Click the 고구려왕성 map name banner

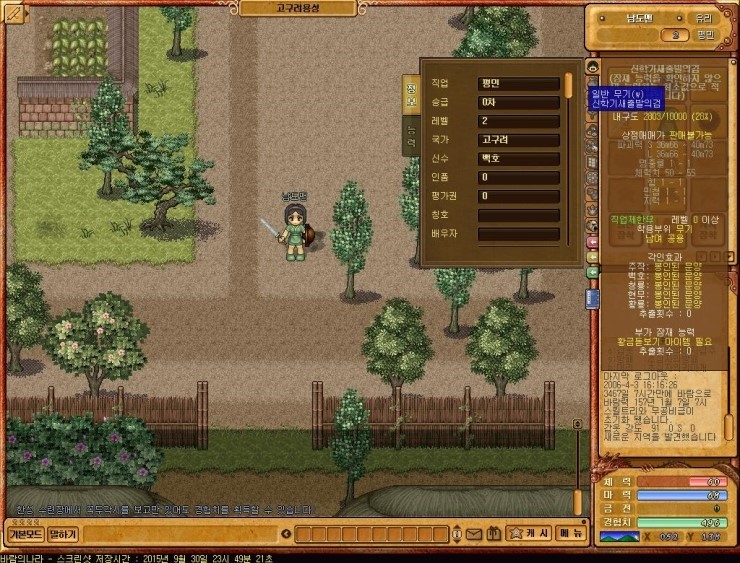(295, 8)
